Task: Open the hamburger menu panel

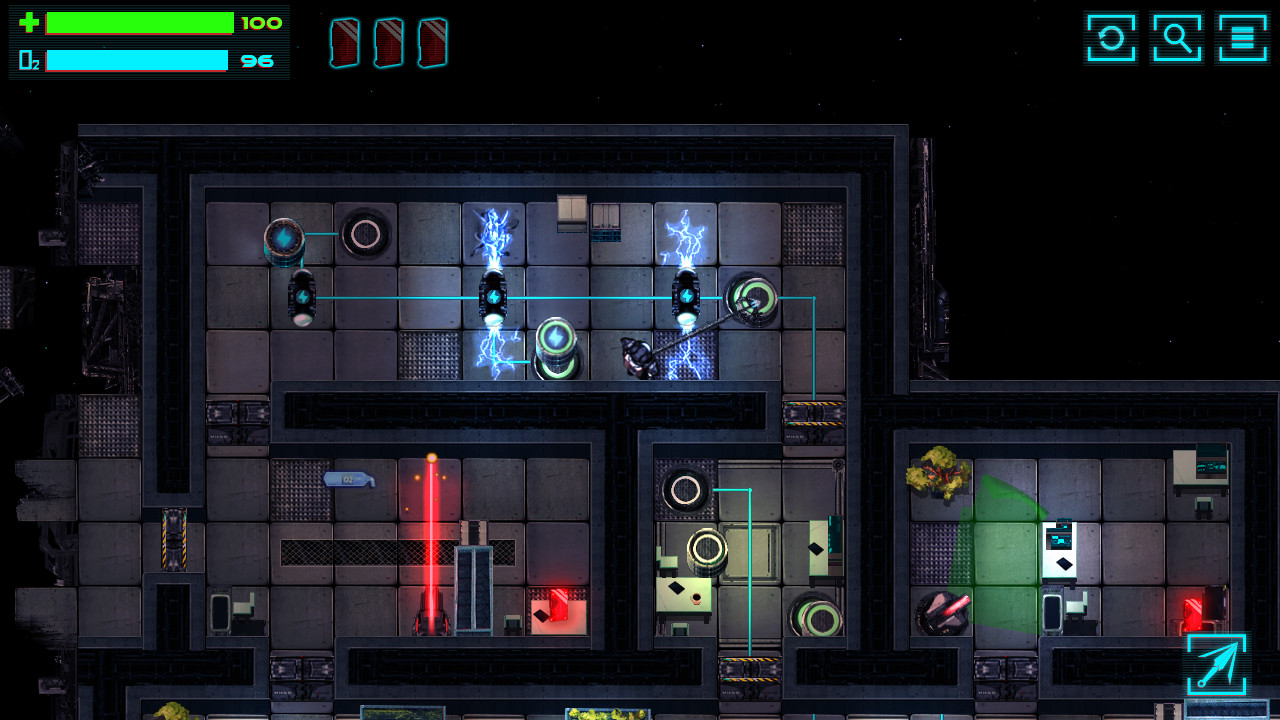Action: pyautogui.click(x=1242, y=37)
